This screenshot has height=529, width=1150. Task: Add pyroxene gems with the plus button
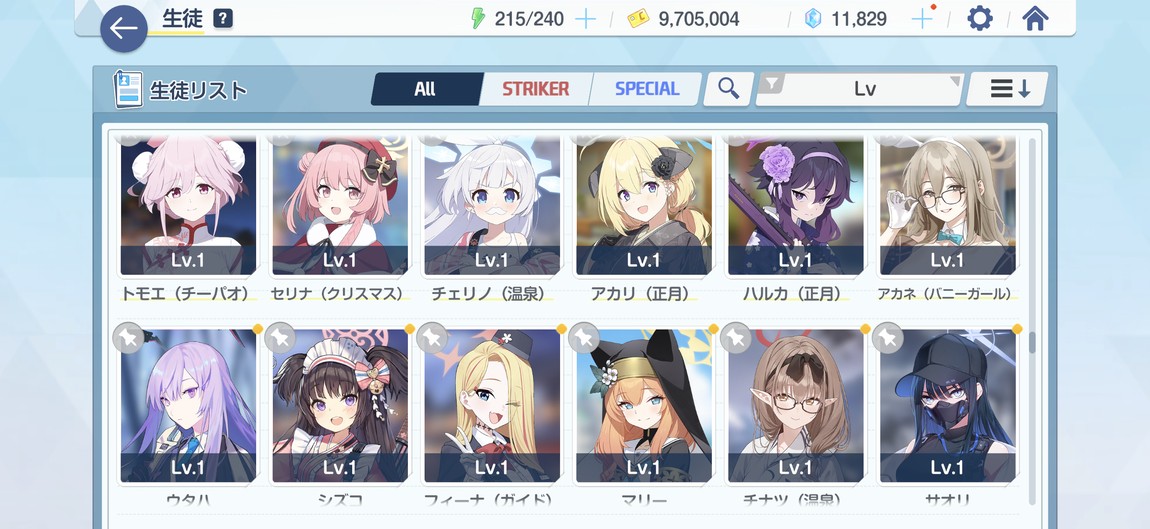922,19
